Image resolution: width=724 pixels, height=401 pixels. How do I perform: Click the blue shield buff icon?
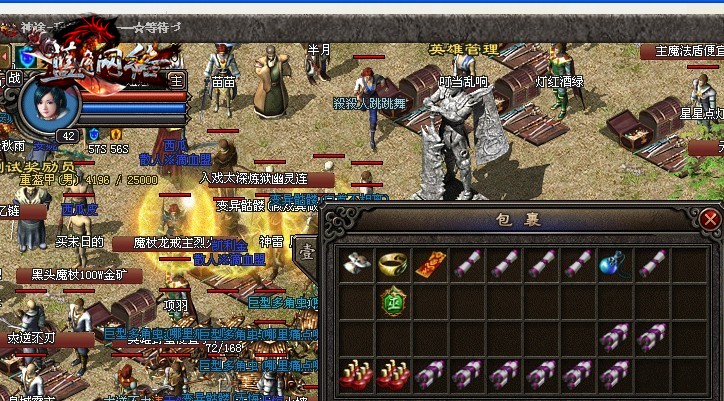94,134
